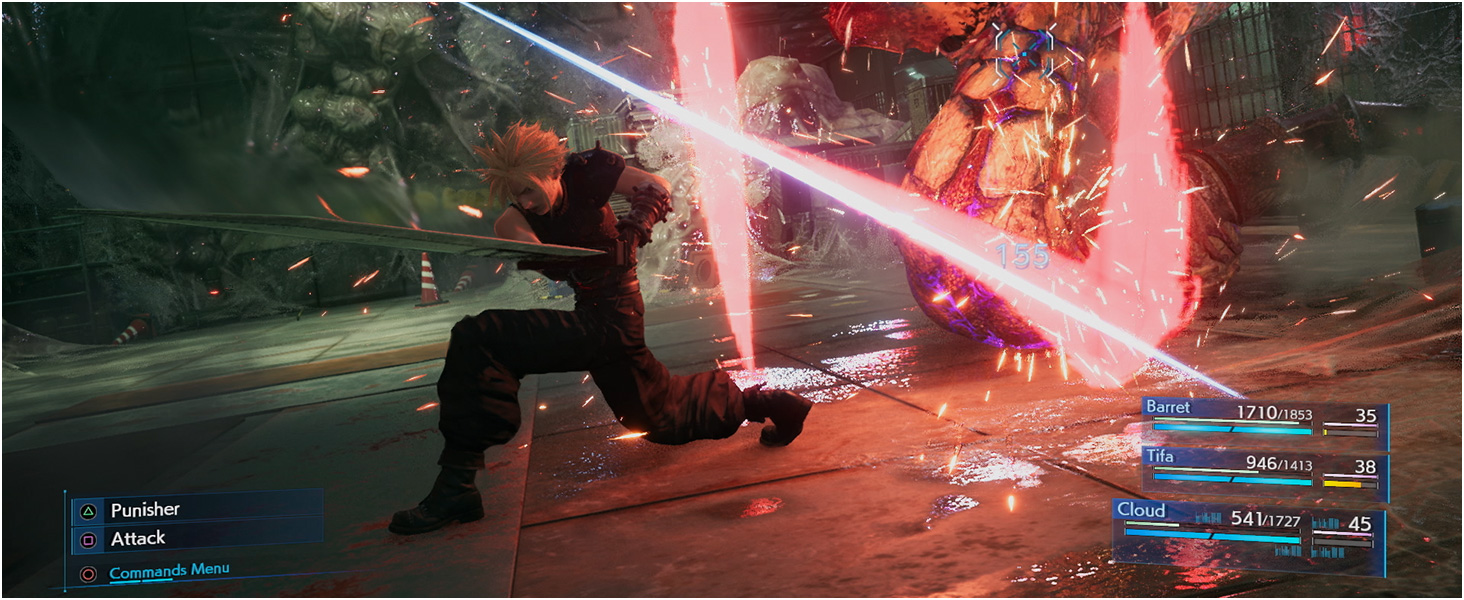Open the Commands Menu

(x=168, y=572)
